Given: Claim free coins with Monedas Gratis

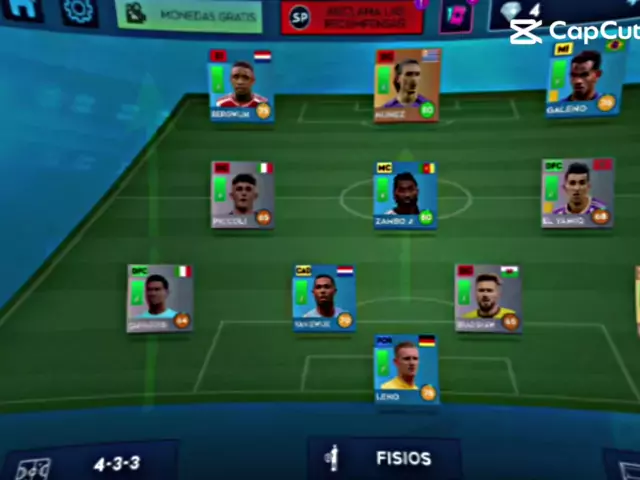Looking at the screenshot, I should [x=189, y=16].
